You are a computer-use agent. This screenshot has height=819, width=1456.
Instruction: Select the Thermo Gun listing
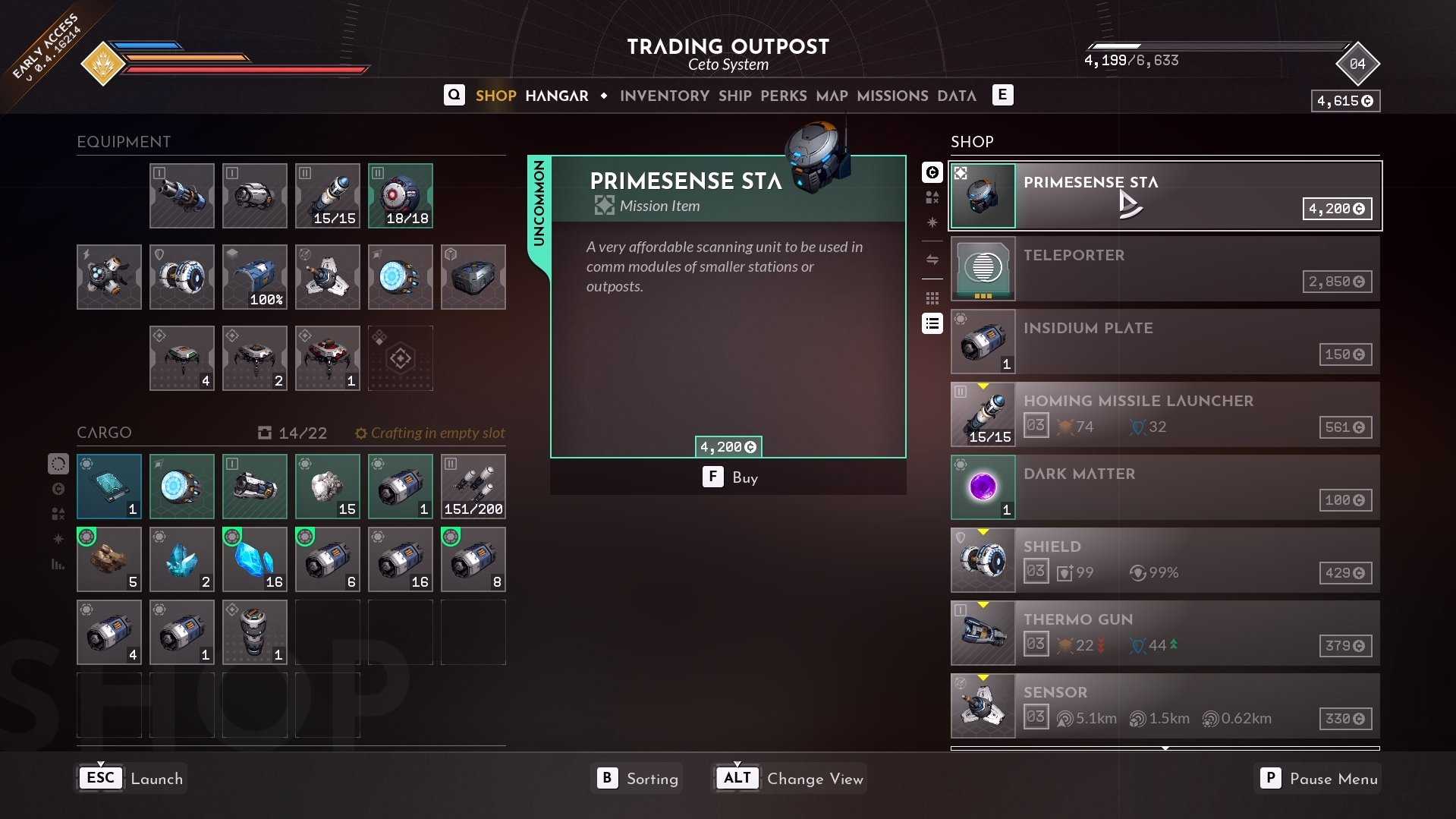point(1165,633)
